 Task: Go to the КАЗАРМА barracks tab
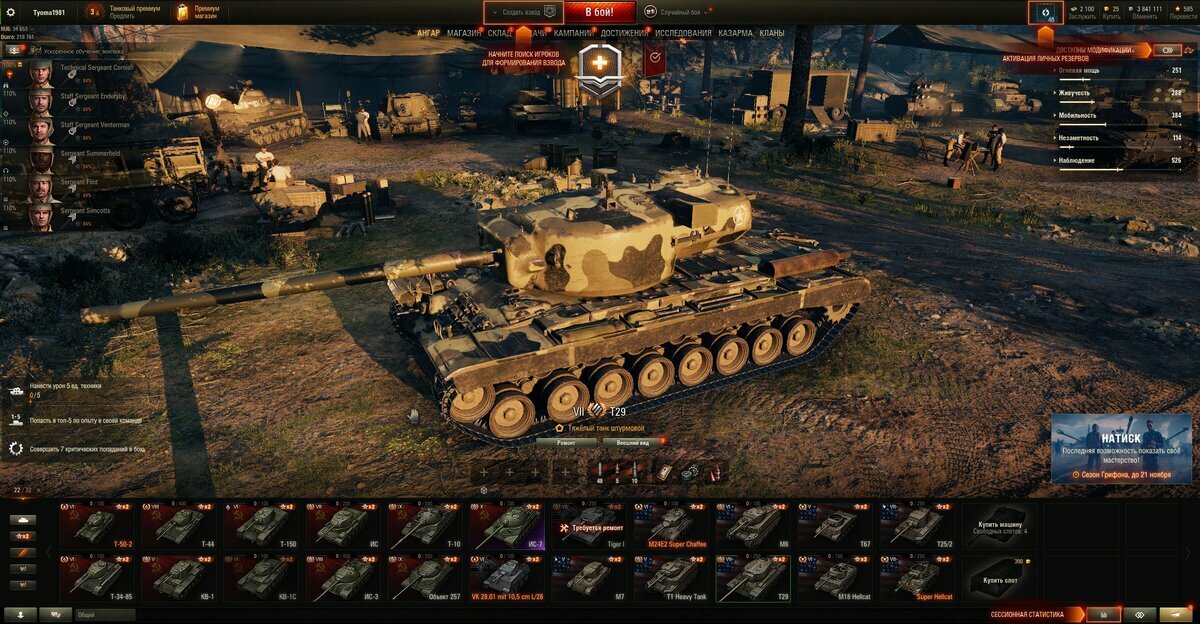736,33
